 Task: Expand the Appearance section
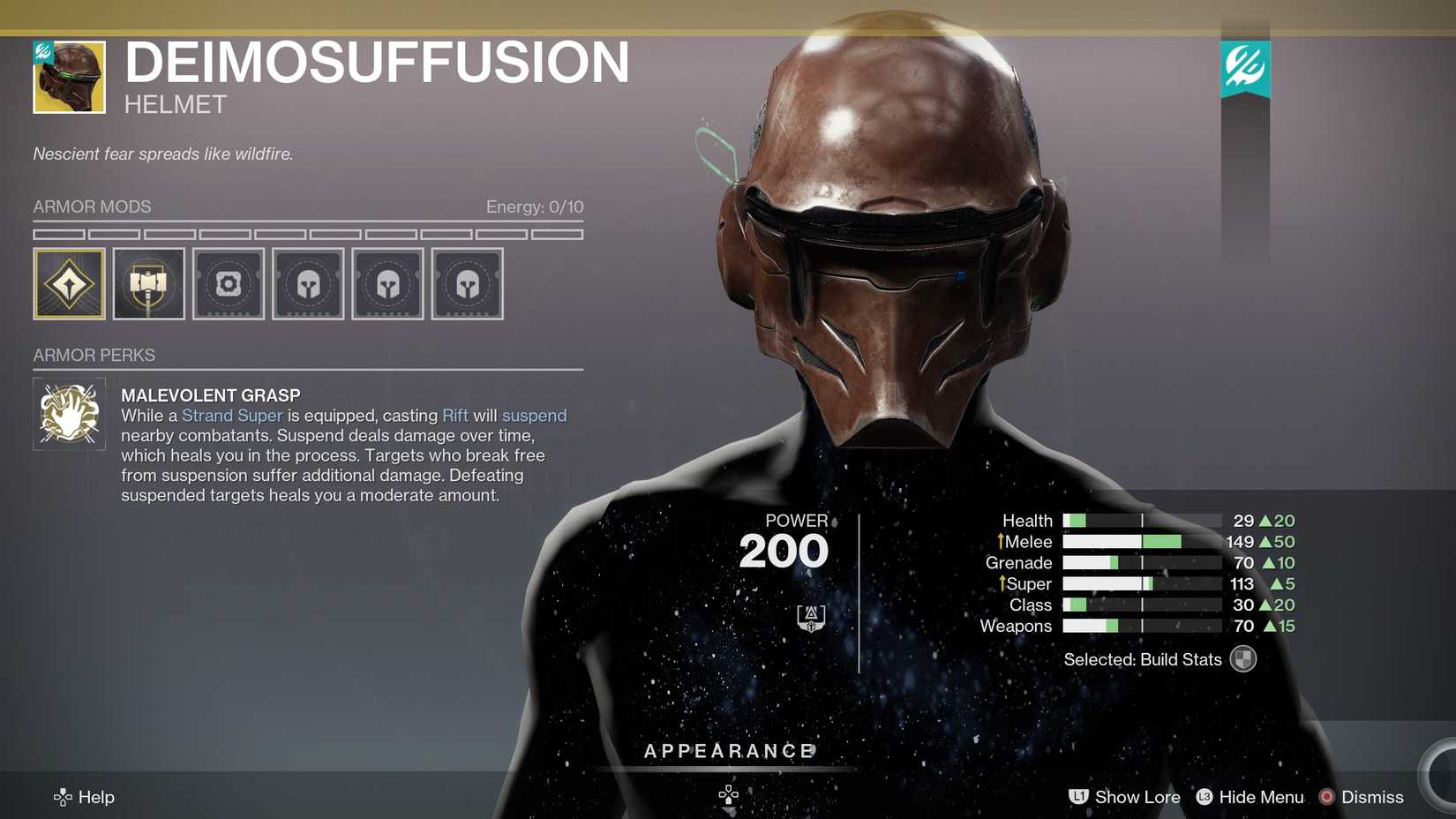pyautogui.click(x=728, y=751)
